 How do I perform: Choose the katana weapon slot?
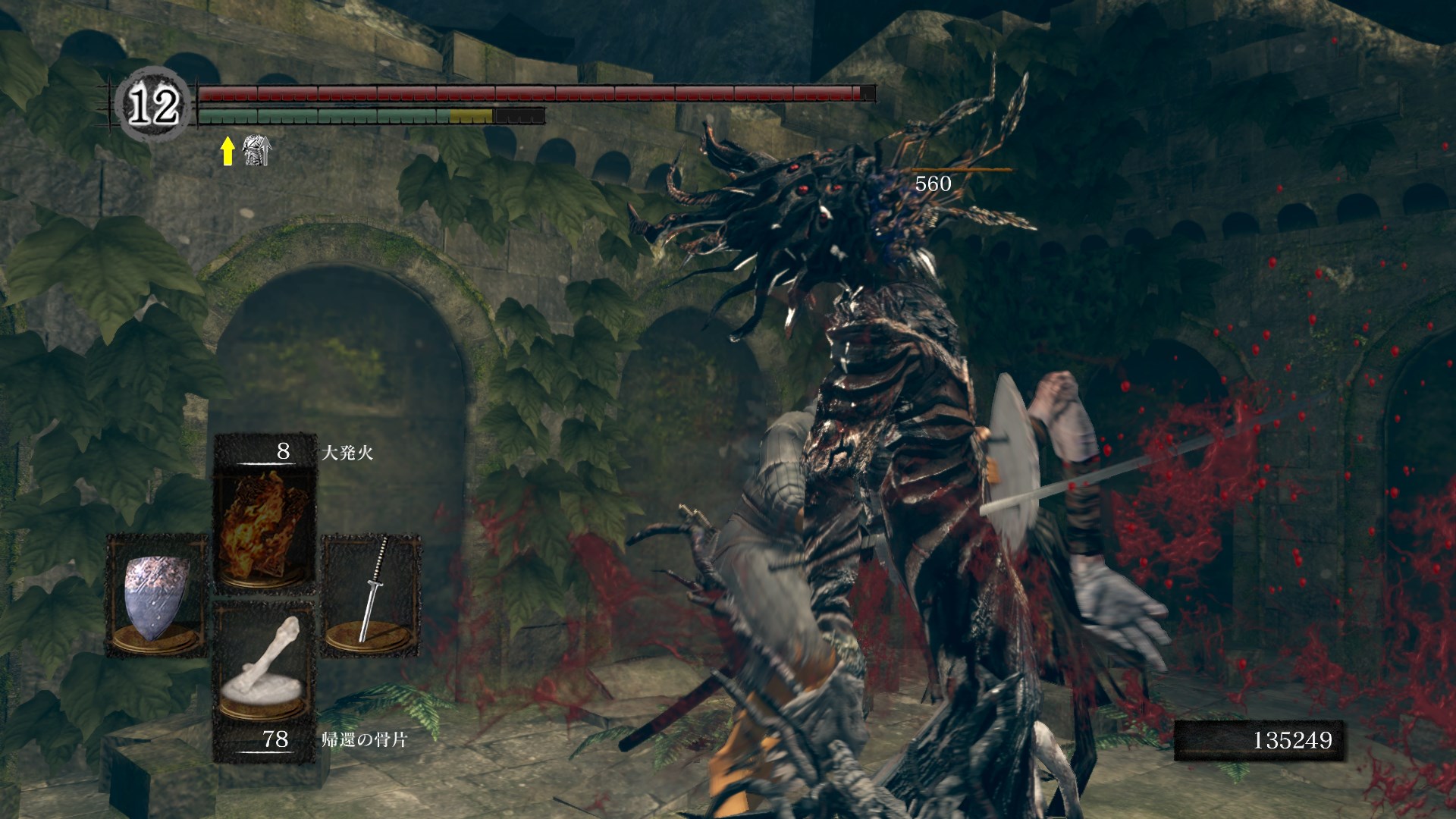(372, 594)
